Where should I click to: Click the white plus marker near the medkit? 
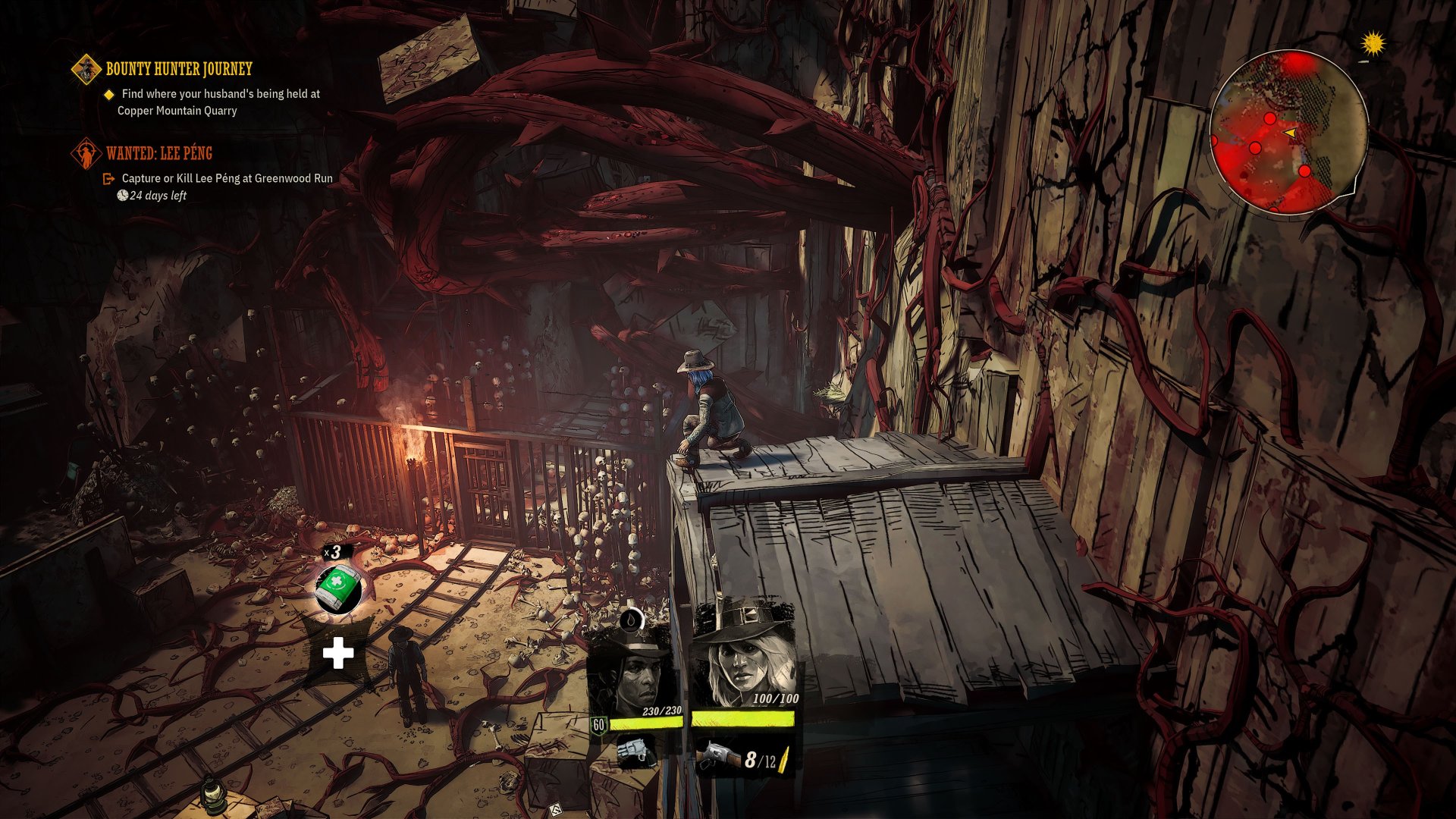(337, 651)
